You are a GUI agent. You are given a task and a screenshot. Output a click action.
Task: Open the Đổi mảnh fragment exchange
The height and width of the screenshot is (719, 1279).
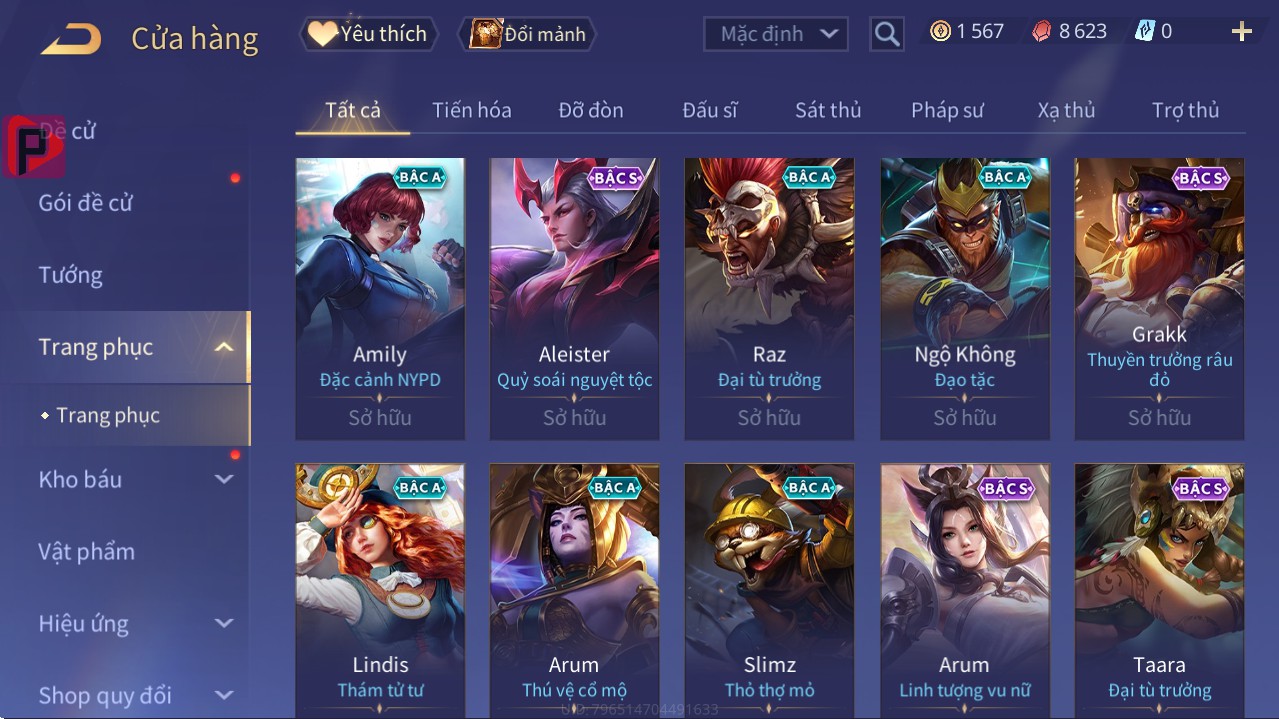[x=527, y=34]
